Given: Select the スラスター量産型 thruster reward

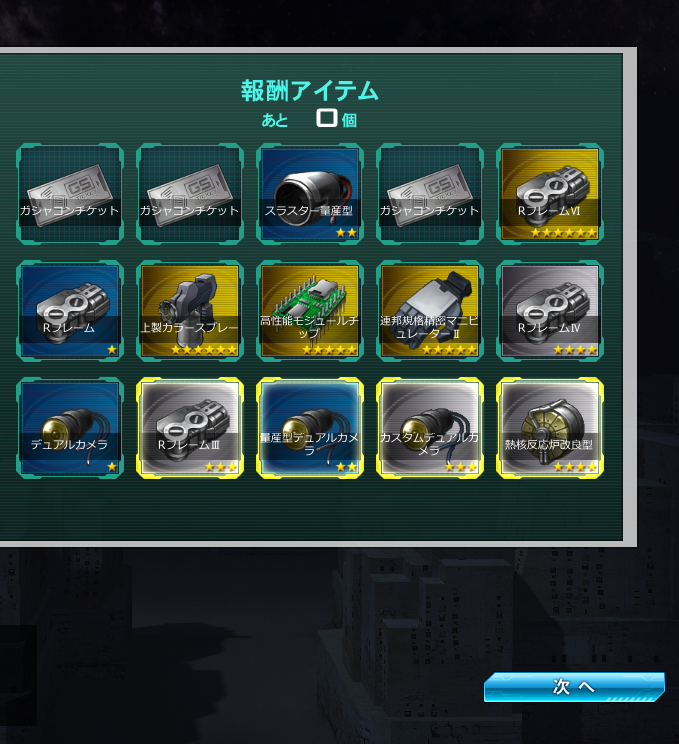Looking at the screenshot, I should click(x=310, y=194).
